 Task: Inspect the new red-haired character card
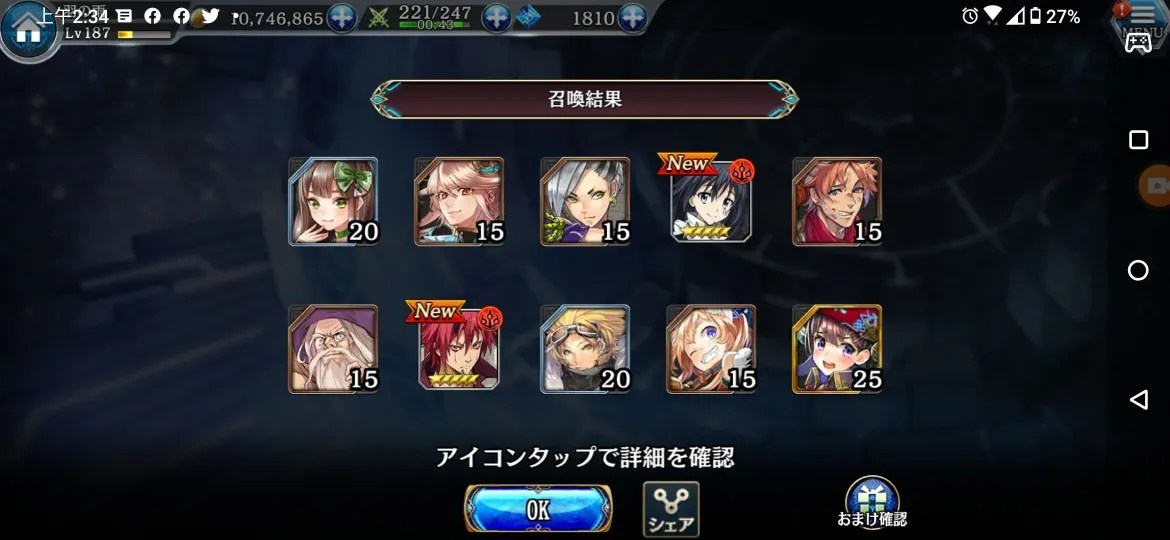click(x=459, y=348)
